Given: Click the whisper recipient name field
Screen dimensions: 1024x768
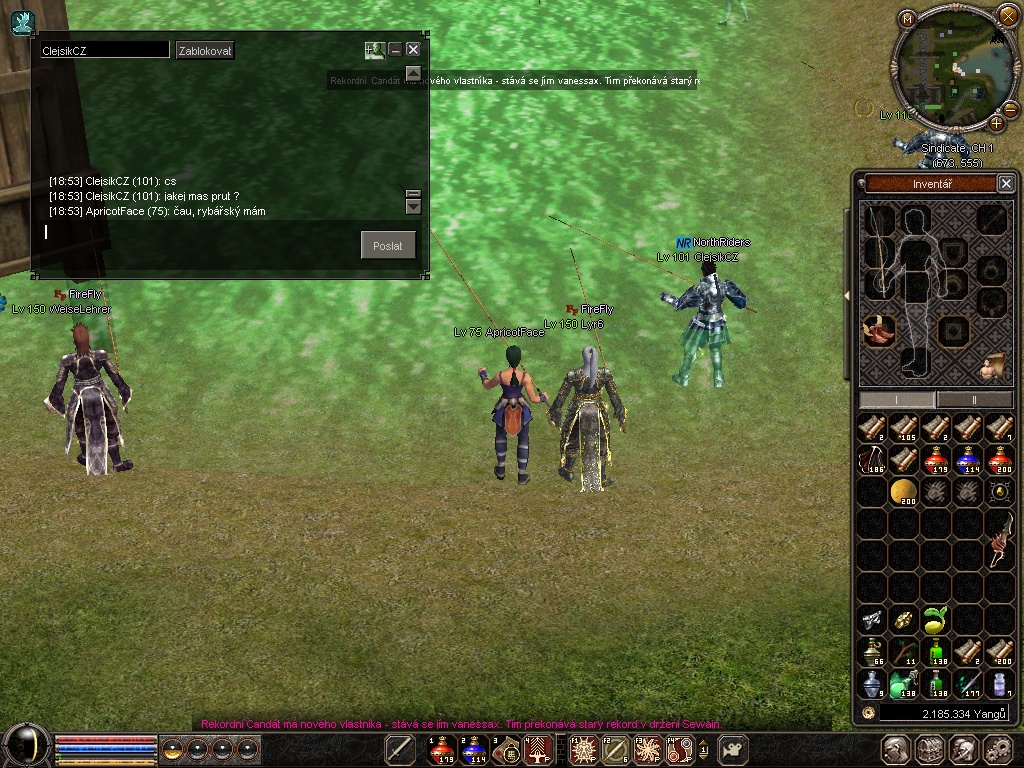Looking at the screenshot, I should pyautogui.click(x=104, y=50).
